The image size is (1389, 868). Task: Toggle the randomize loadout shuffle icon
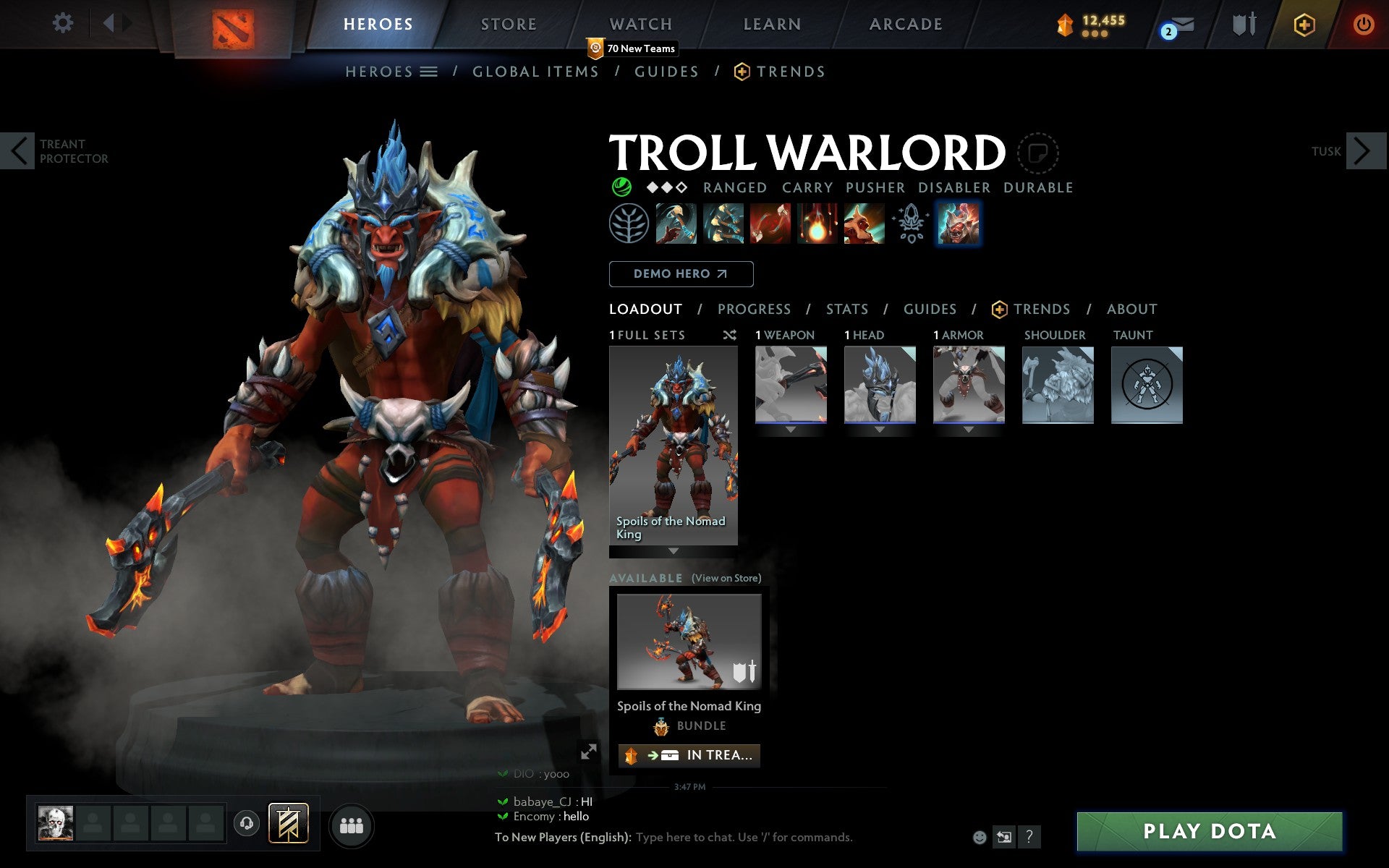pos(729,335)
